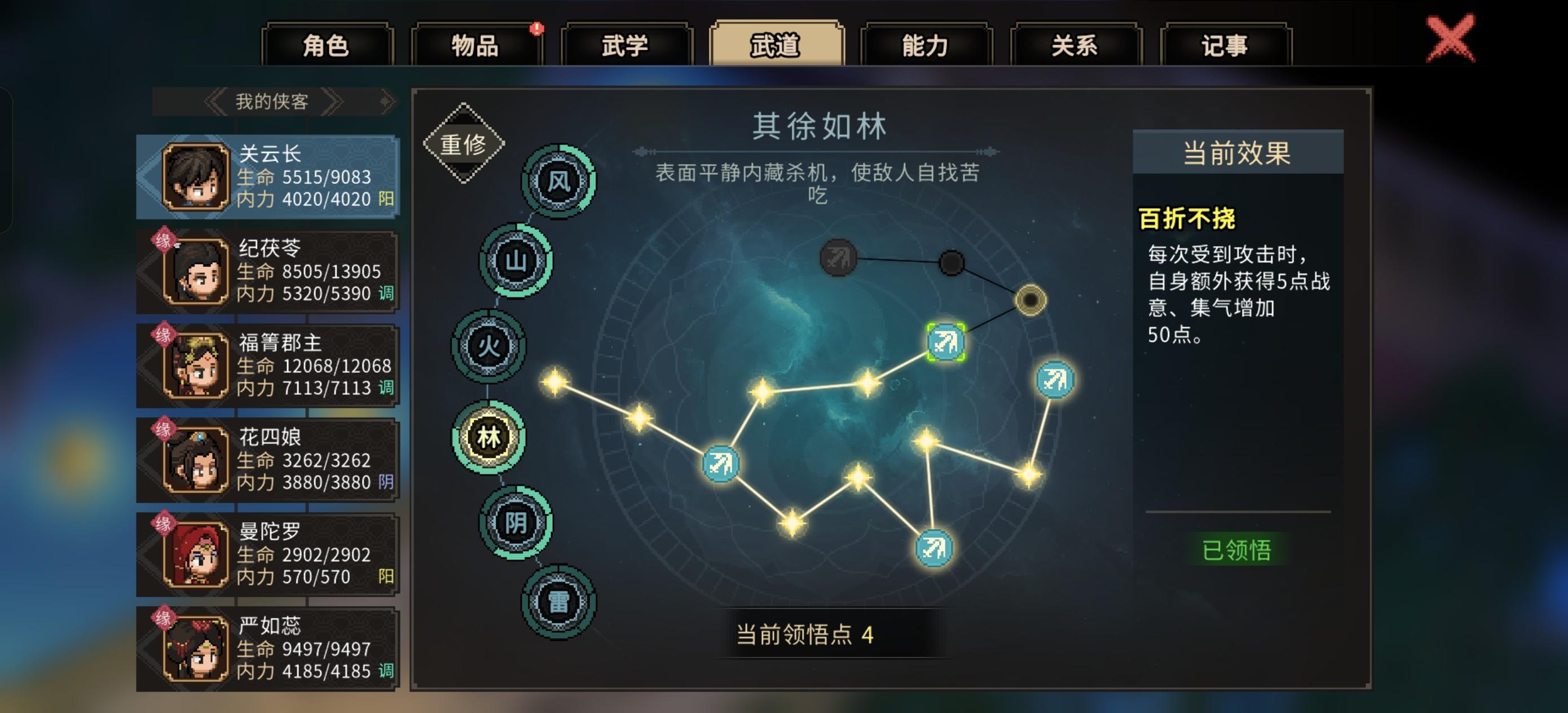Click the 重修 retrain button
Image resolution: width=1568 pixels, height=713 pixels.
465,144
